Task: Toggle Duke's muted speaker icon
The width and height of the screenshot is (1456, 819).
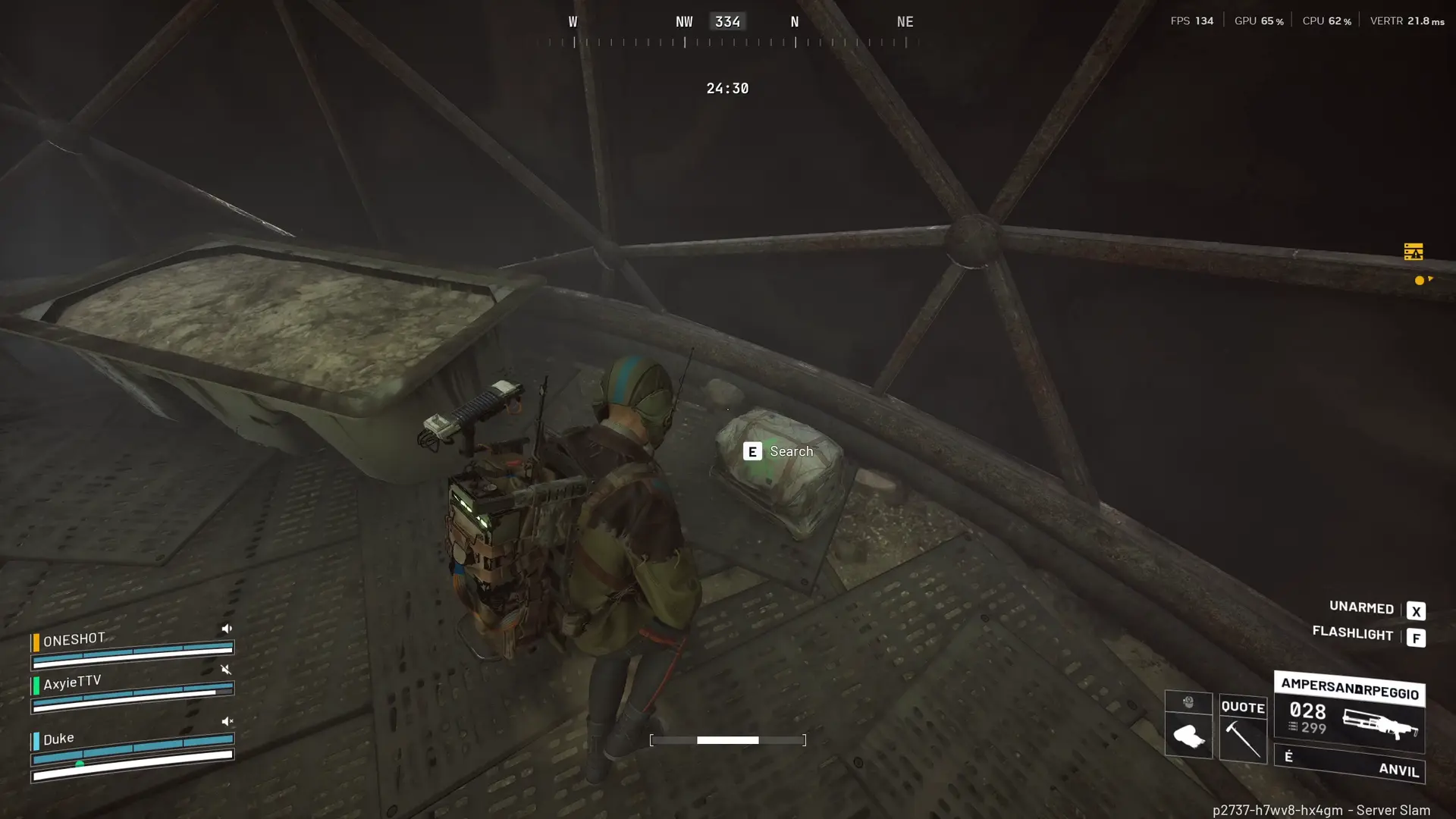Action: point(226,722)
